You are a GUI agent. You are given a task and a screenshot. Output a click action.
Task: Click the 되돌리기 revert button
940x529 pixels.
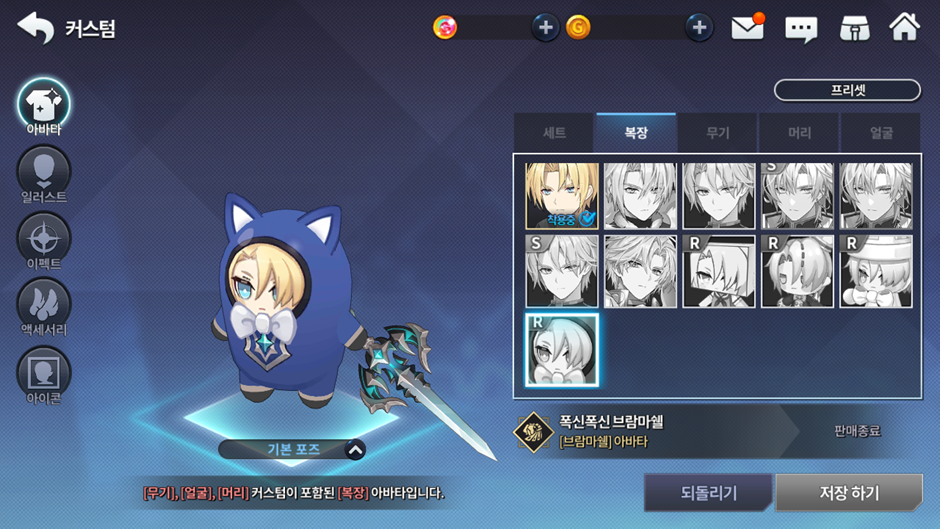tap(708, 493)
